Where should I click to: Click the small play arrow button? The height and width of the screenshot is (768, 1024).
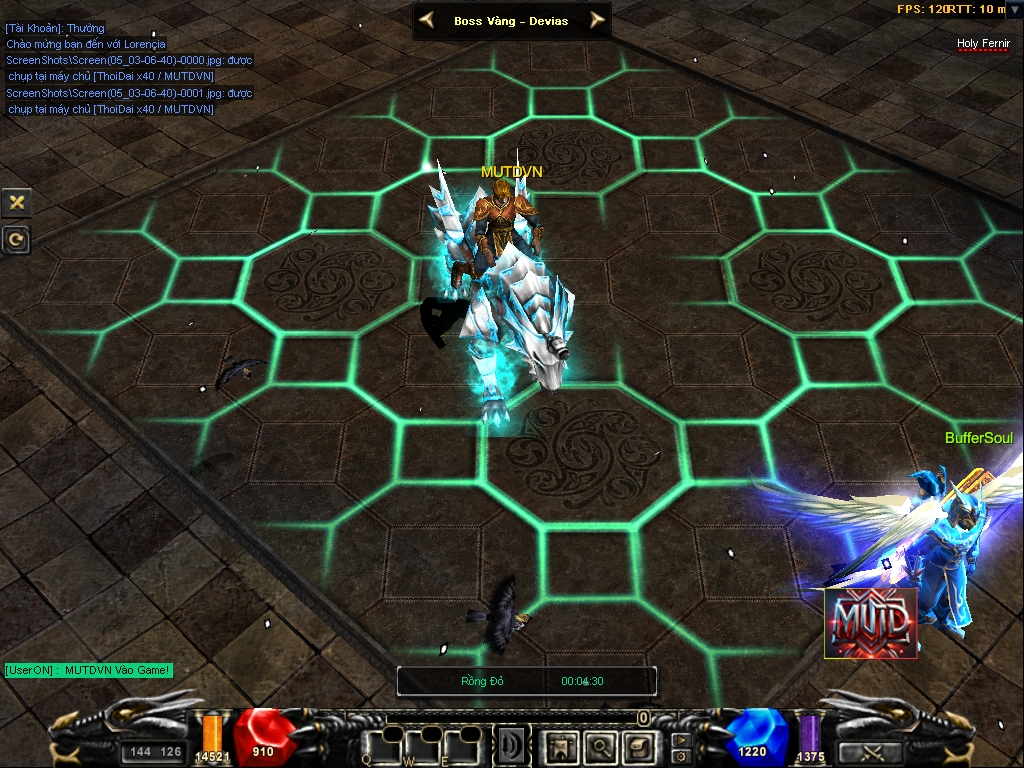point(682,741)
